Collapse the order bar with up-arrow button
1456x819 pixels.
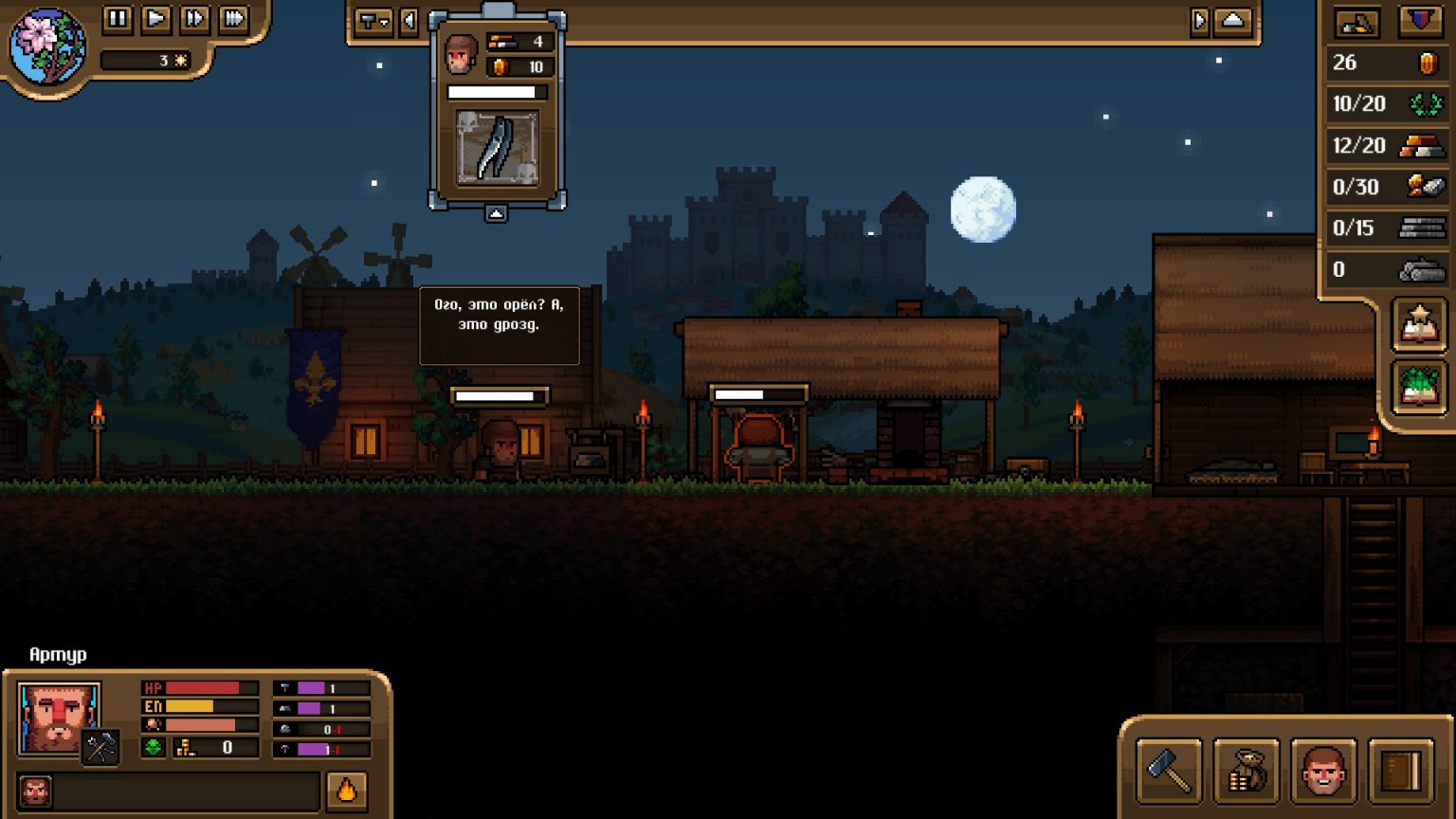point(1232,21)
